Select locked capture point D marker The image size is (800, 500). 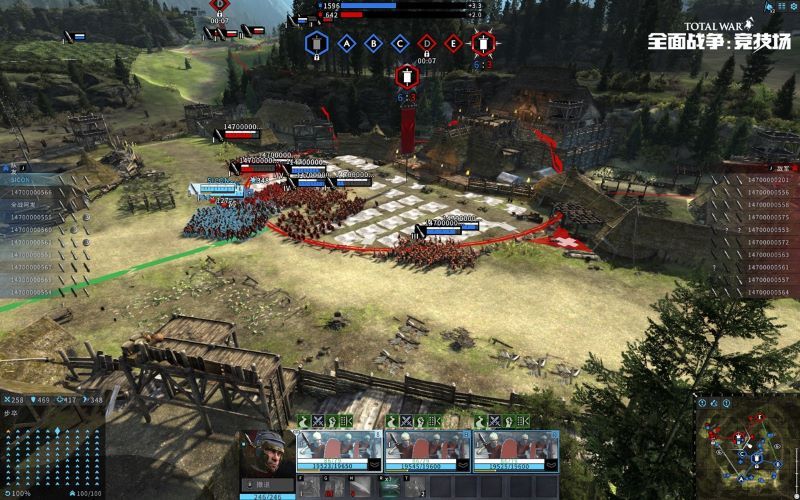tap(427, 43)
